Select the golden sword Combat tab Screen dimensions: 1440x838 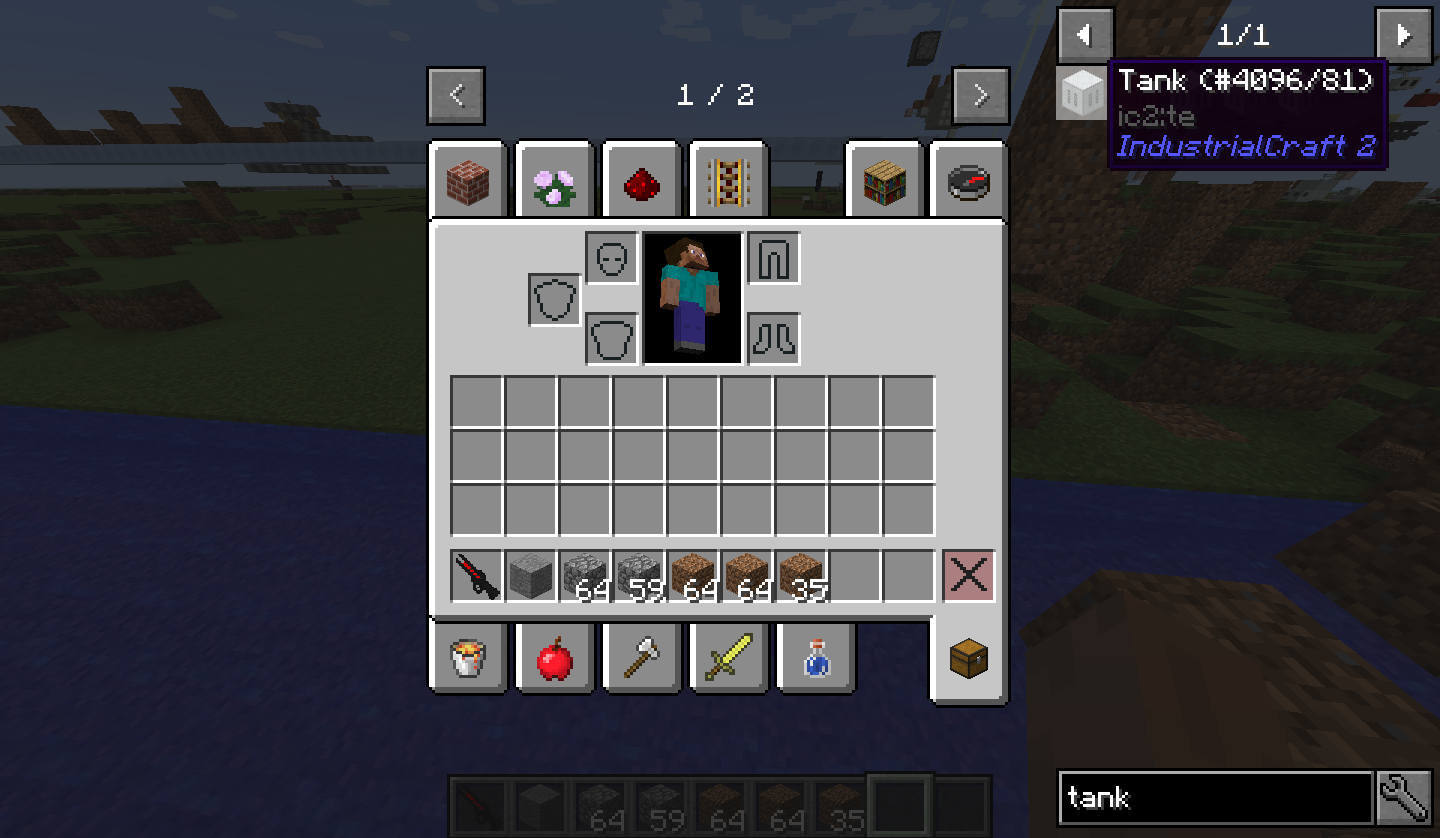(728, 659)
